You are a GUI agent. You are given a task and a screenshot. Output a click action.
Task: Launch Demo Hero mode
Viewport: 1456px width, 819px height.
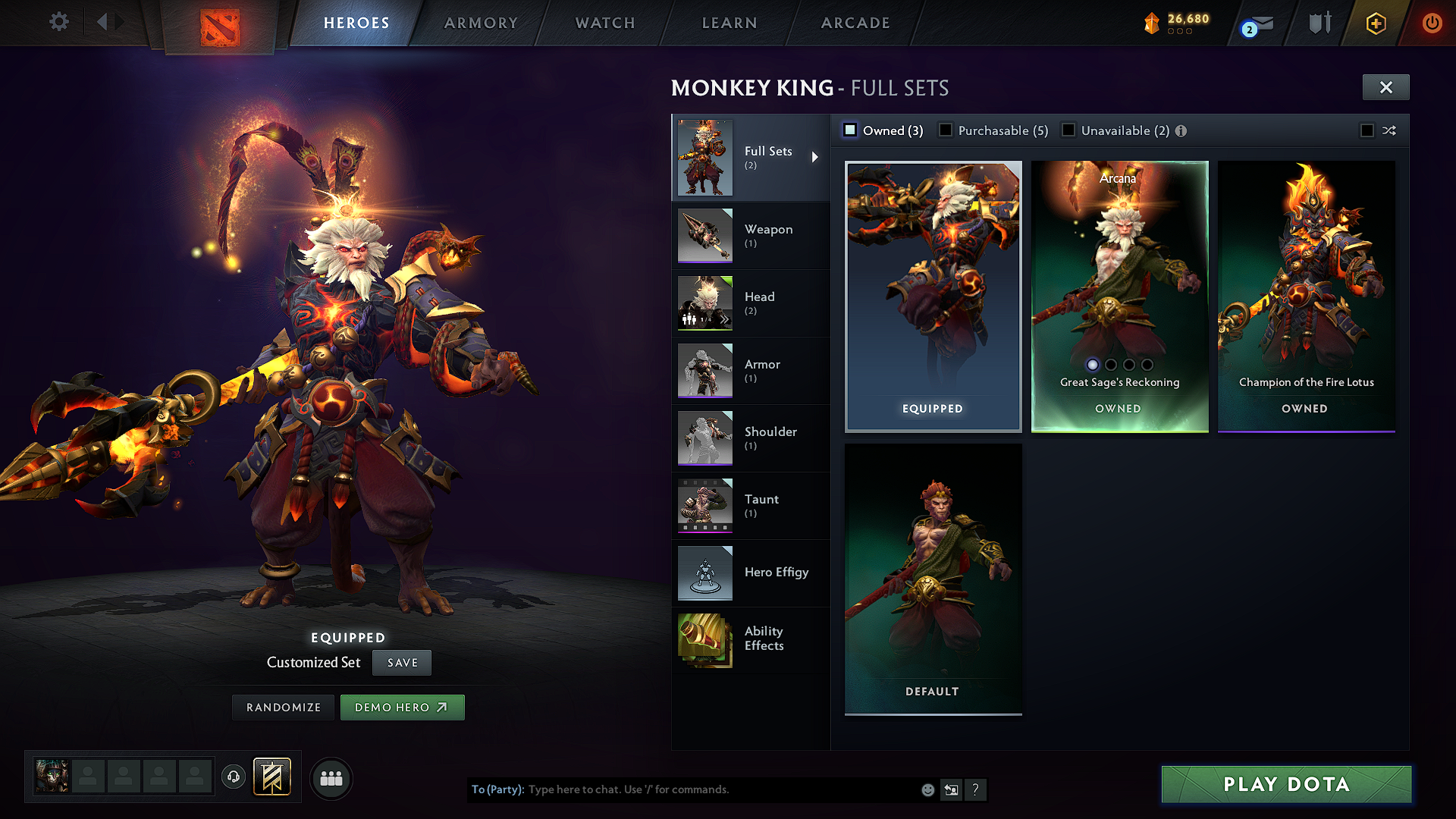402,708
